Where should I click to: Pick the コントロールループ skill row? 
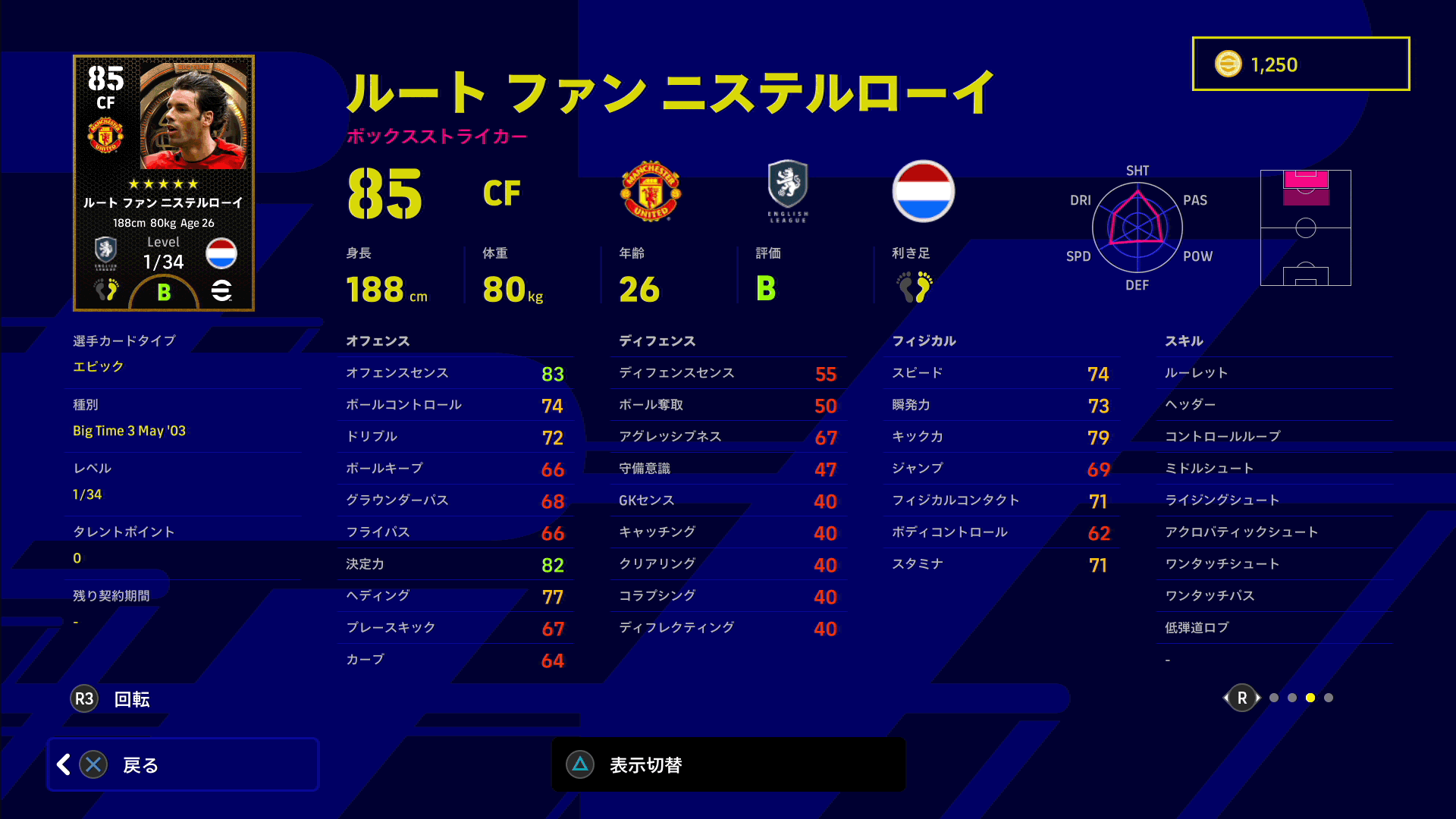click(x=1274, y=437)
